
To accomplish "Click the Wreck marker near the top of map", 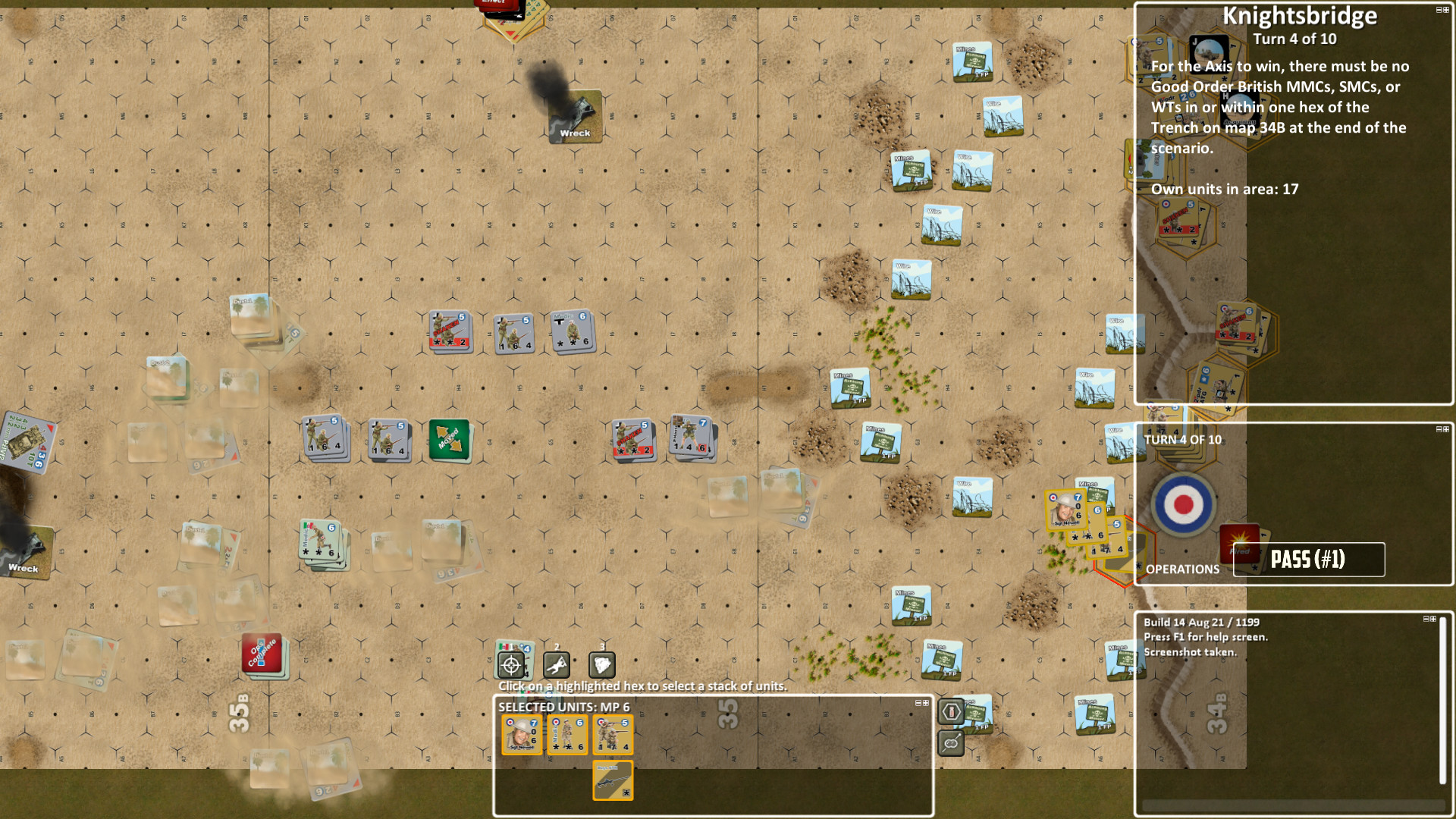I will [574, 118].
